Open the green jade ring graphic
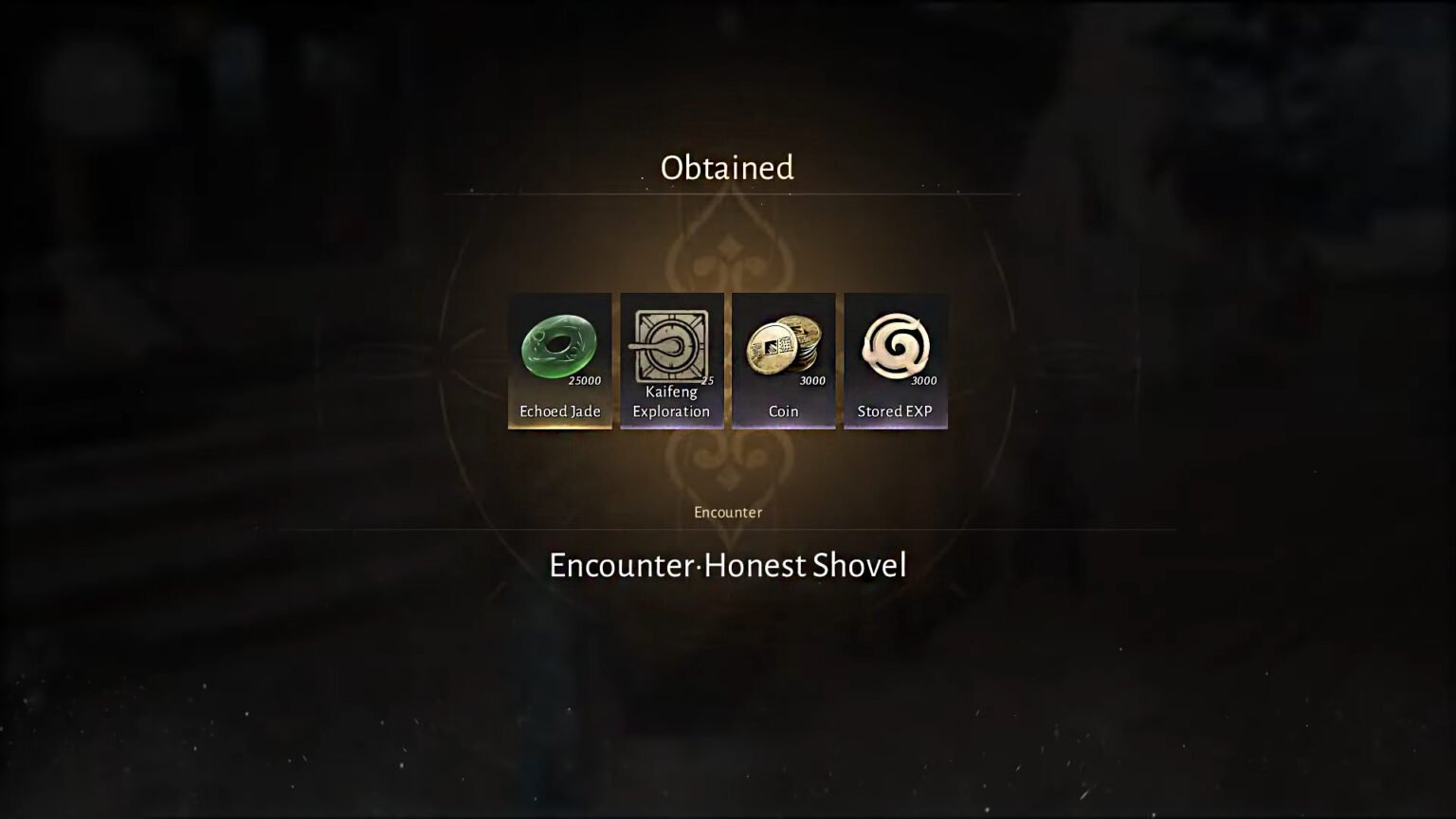The image size is (1456, 819). [x=559, y=348]
